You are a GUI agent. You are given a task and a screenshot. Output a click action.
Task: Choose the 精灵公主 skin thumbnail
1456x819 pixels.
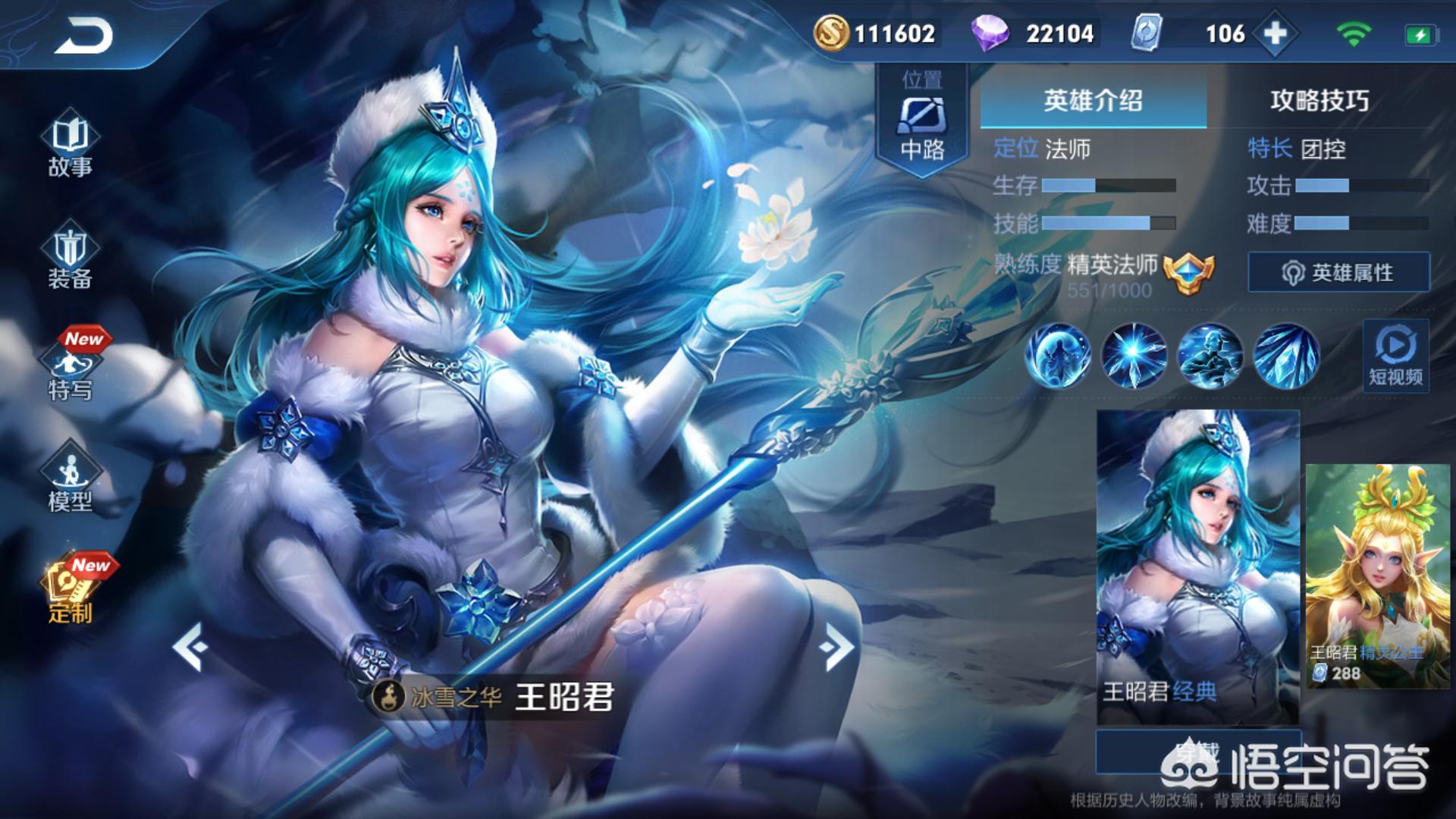(x=1377, y=576)
